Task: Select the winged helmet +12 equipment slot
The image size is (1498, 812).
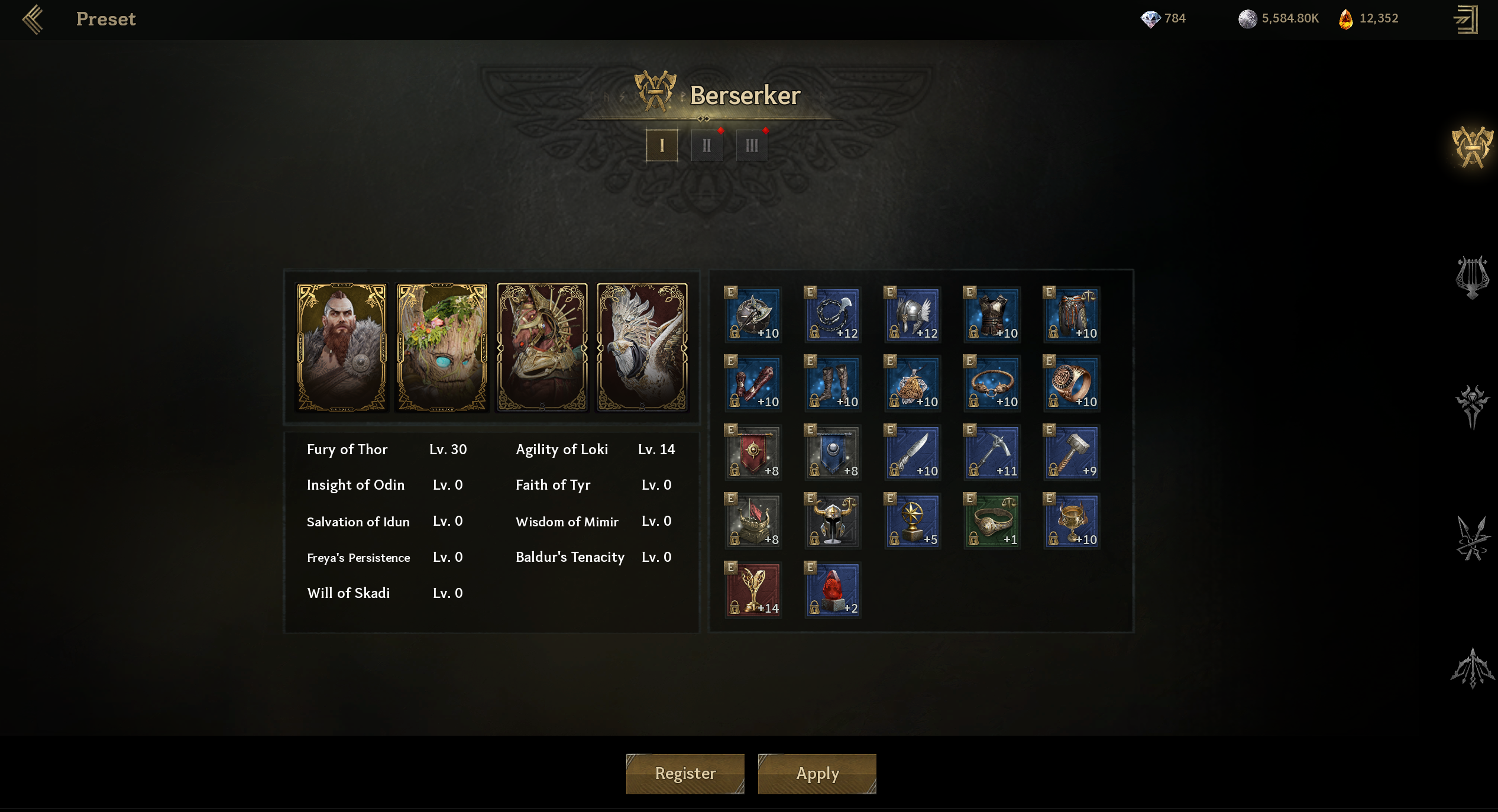Action: [913, 315]
